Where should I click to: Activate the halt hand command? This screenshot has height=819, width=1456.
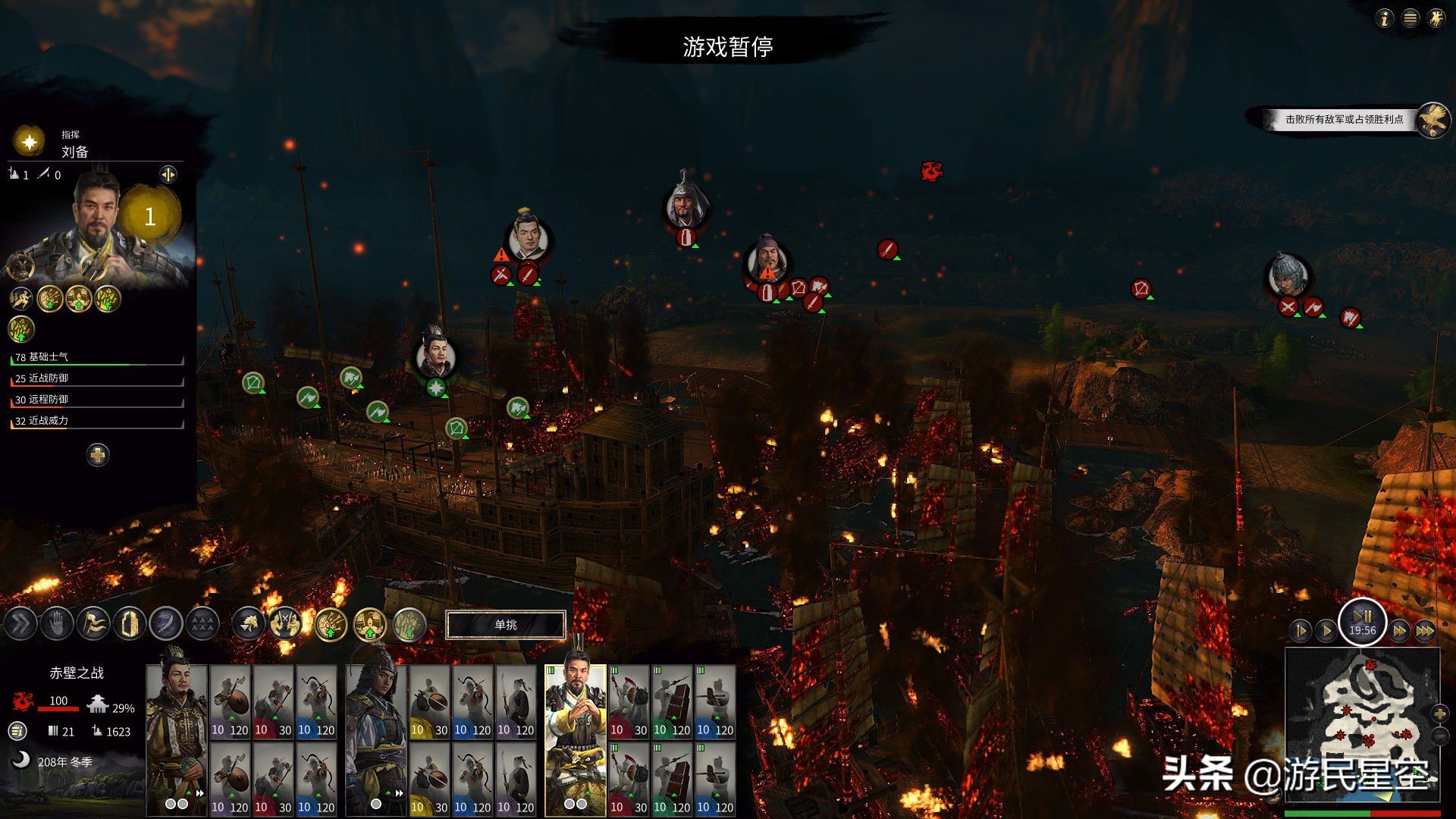57,624
